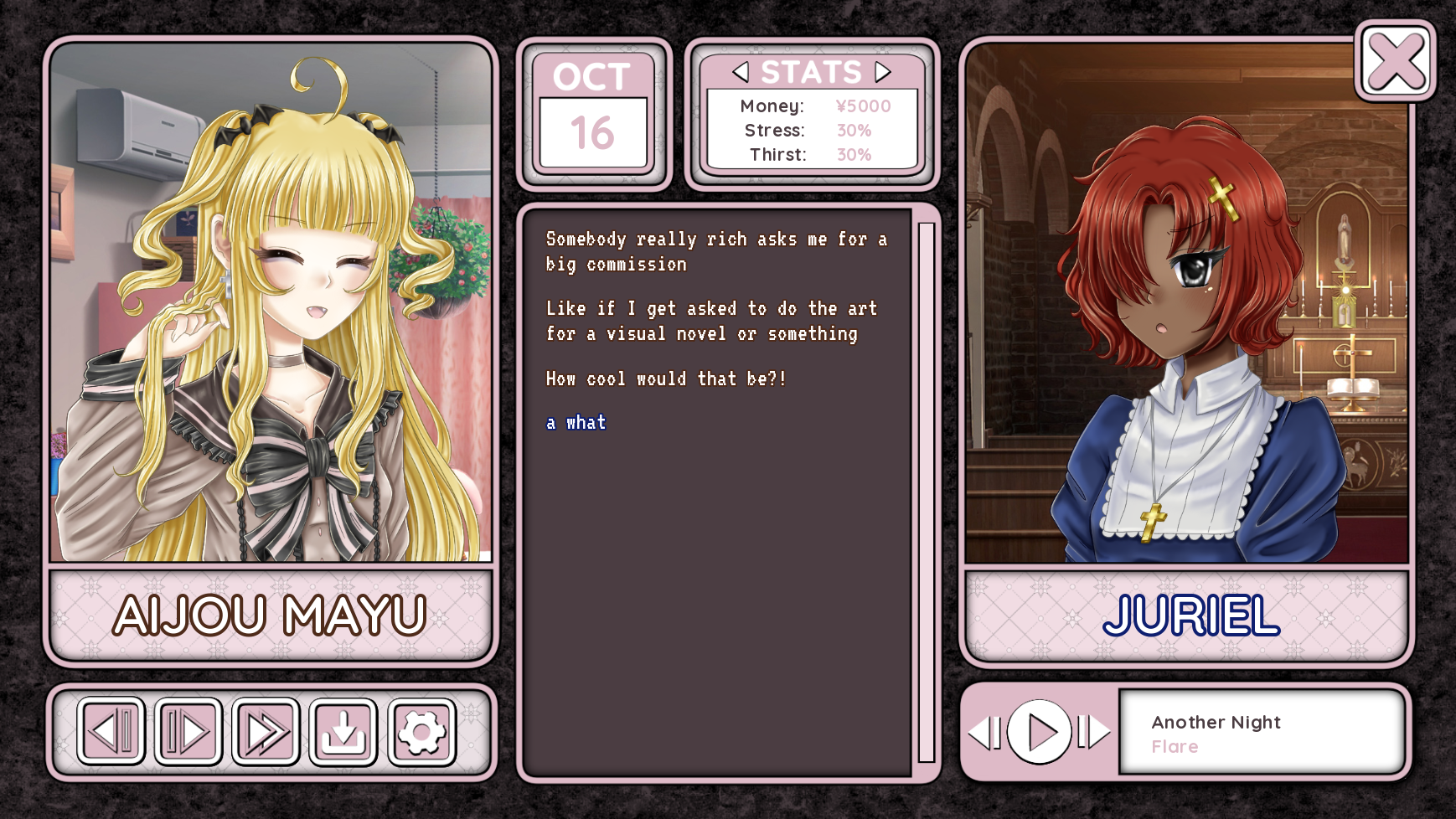Select the 'a what' reply option
This screenshot has height=819, width=1456.
576,422
